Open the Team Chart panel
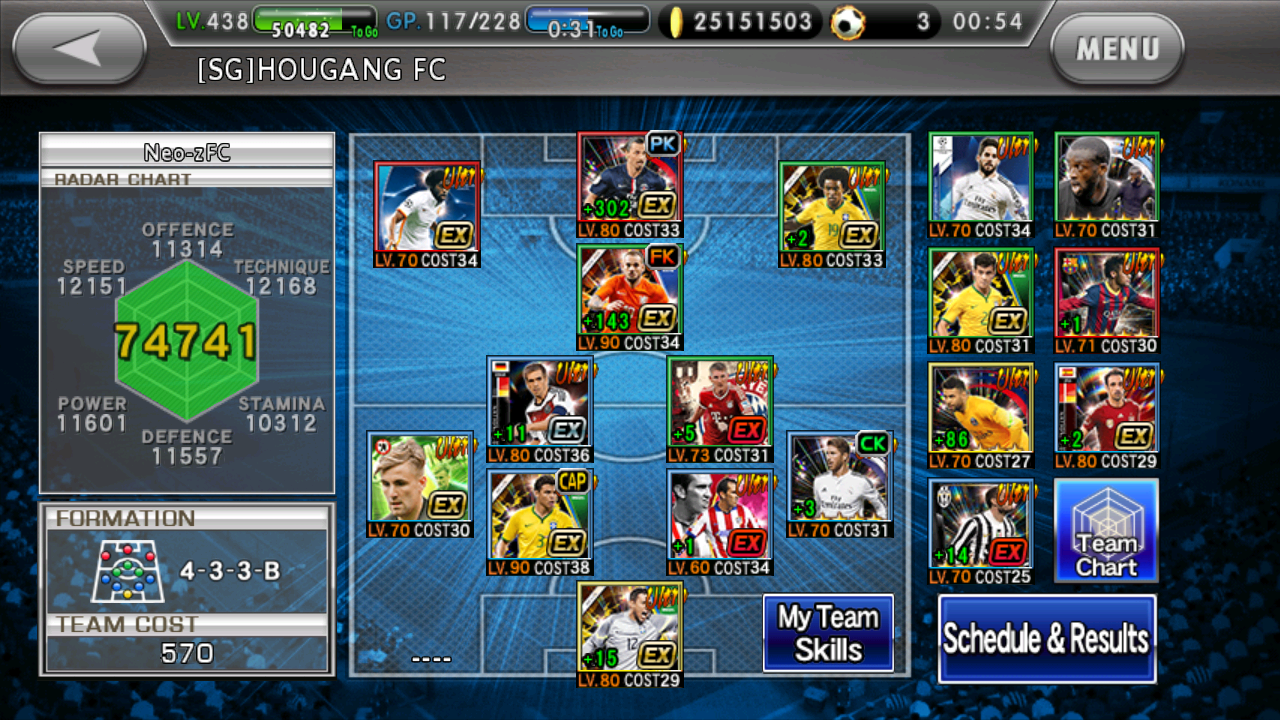The image size is (1280, 720). (x=1106, y=528)
